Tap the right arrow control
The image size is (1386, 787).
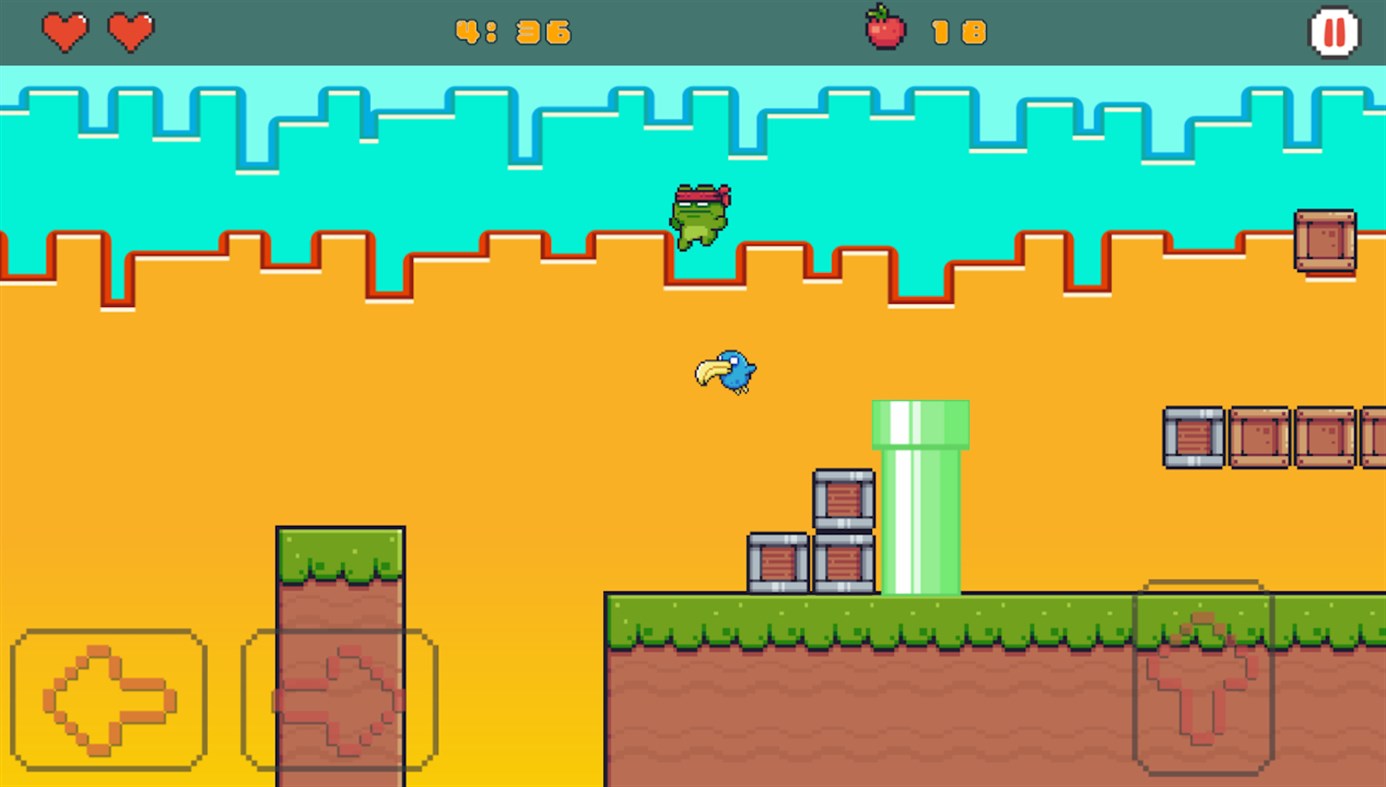pos(340,699)
